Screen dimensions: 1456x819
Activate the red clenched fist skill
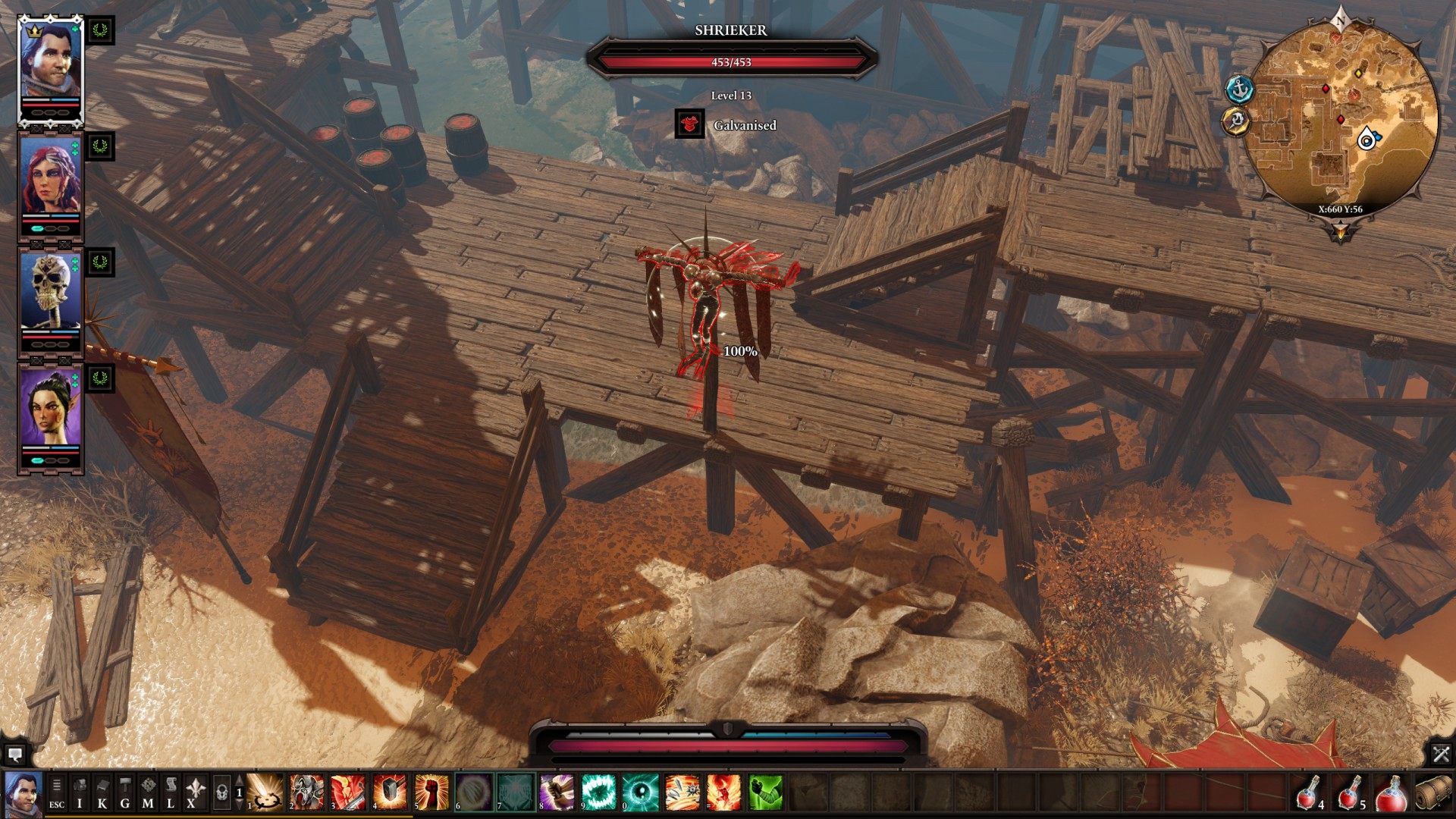[431, 792]
